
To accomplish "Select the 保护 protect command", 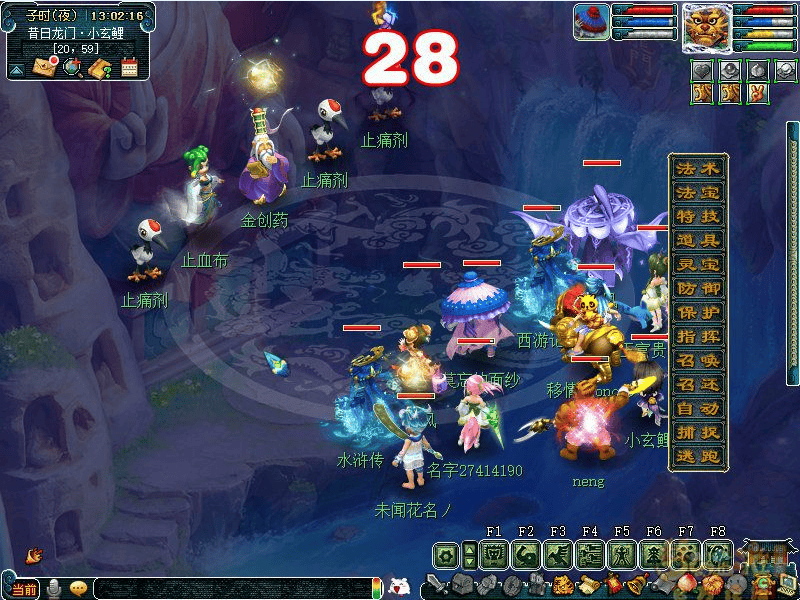I will (x=698, y=312).
